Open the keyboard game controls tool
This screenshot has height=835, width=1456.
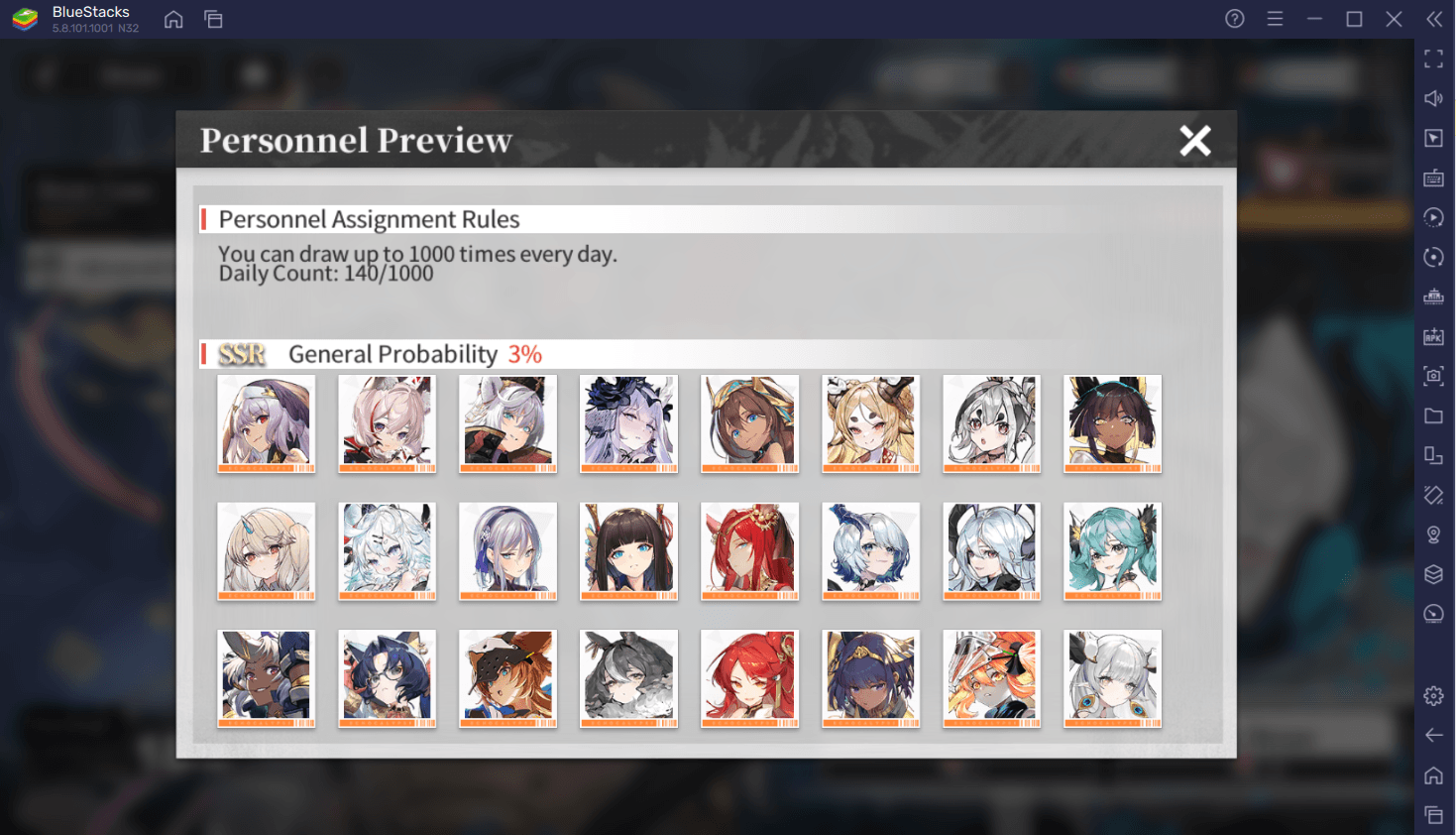(1433, 179)
